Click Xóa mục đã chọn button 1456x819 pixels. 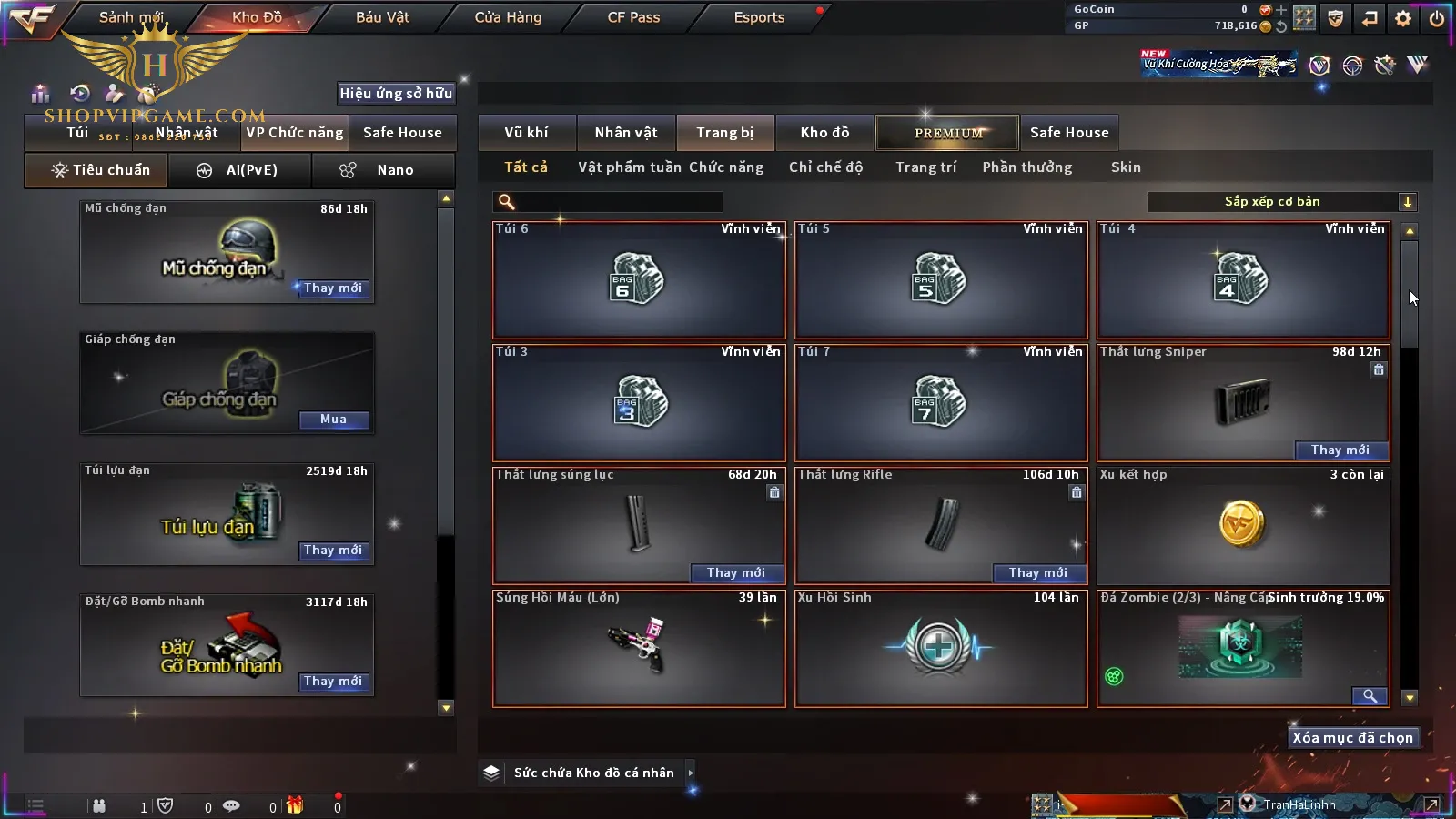(1352, 738)
